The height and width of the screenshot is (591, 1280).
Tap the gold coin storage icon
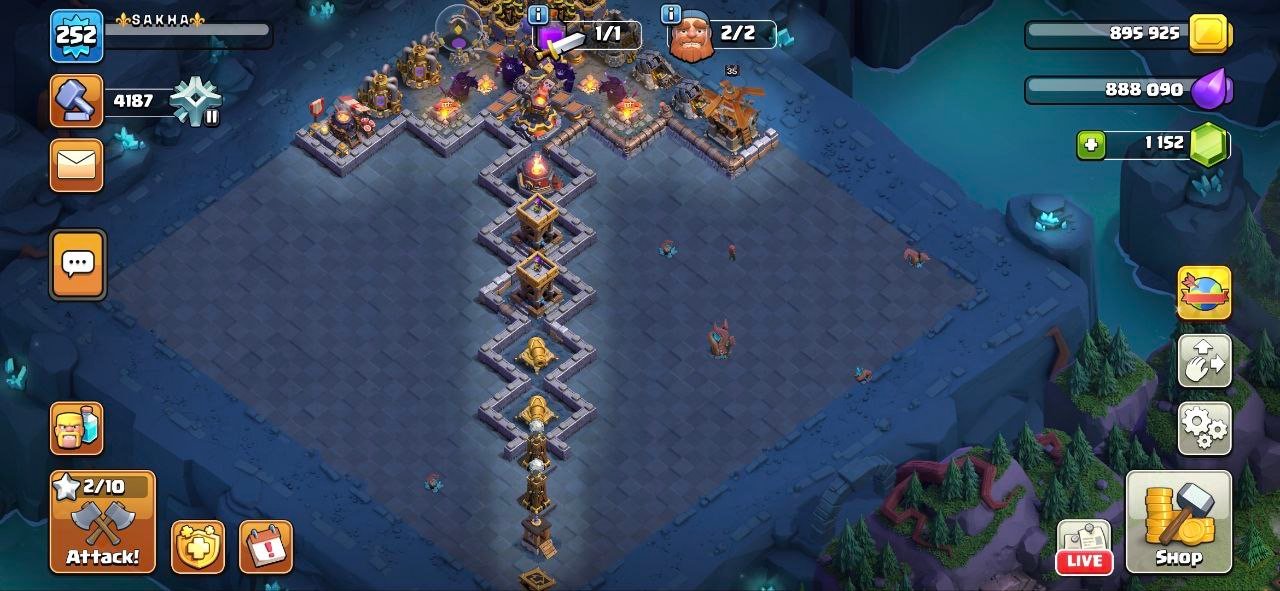[x=1211, y=34]
